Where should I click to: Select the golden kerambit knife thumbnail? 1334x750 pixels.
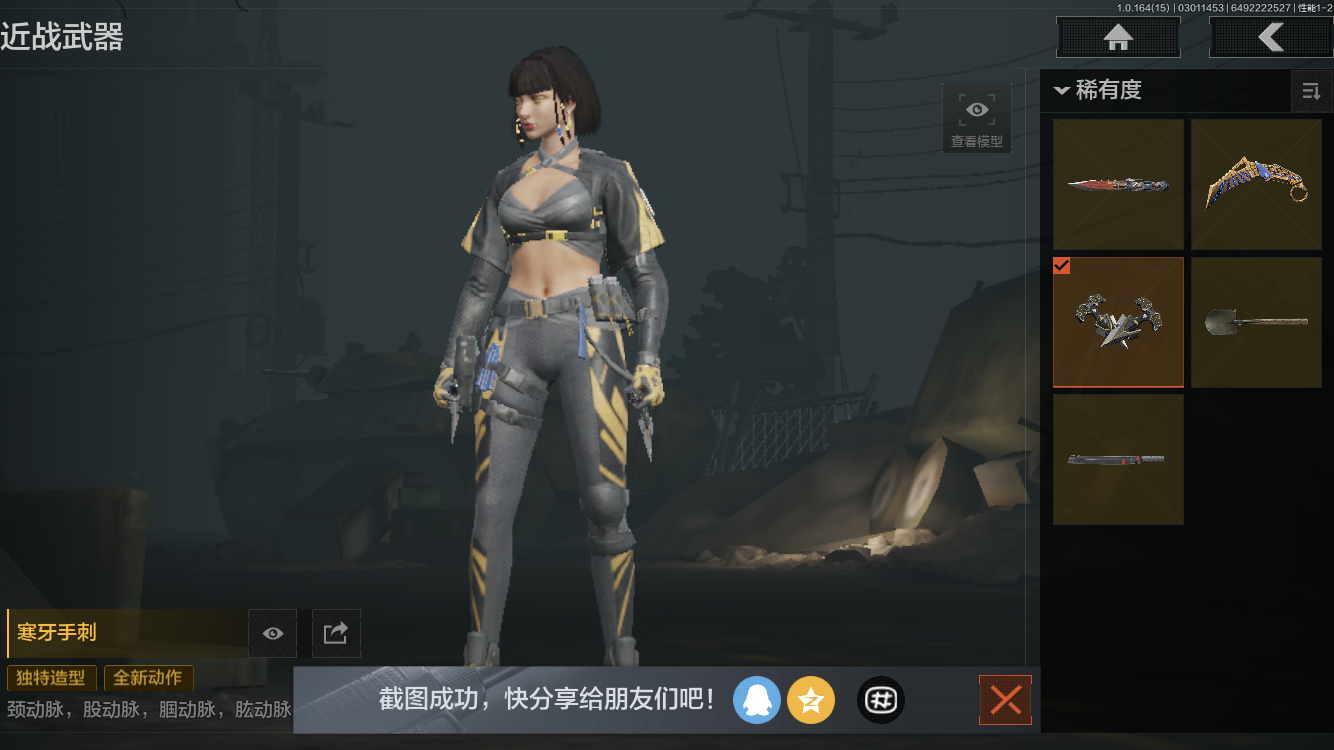tap(1256, 184)
